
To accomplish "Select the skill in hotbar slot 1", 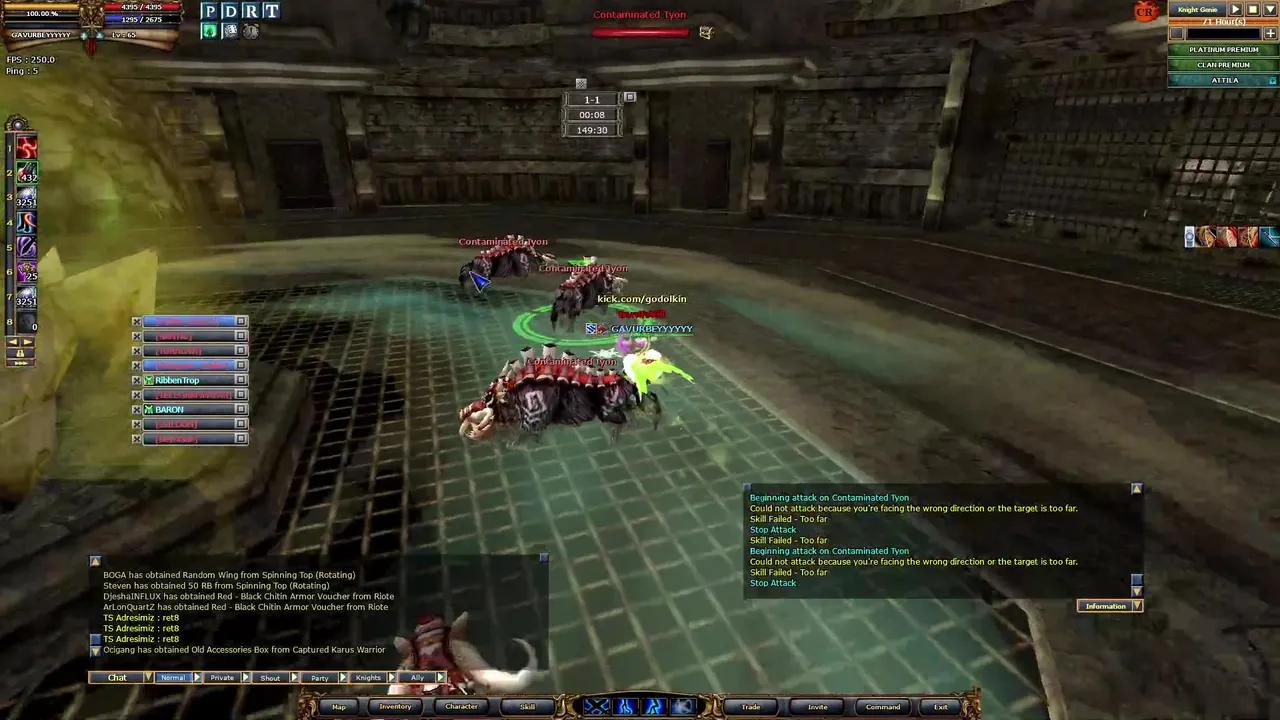I will point(27,148).
